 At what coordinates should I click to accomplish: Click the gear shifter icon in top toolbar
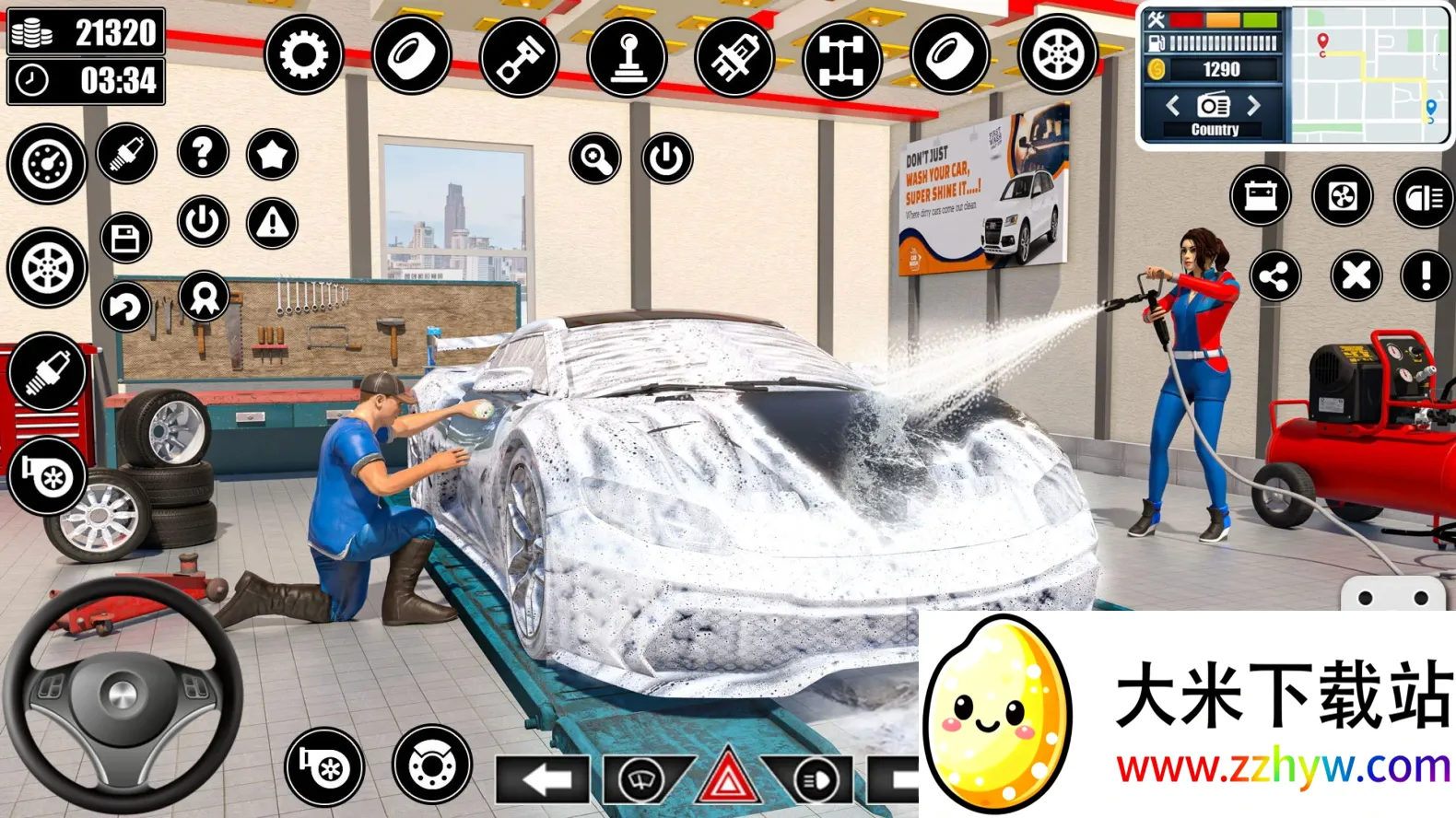pos(628,57)
